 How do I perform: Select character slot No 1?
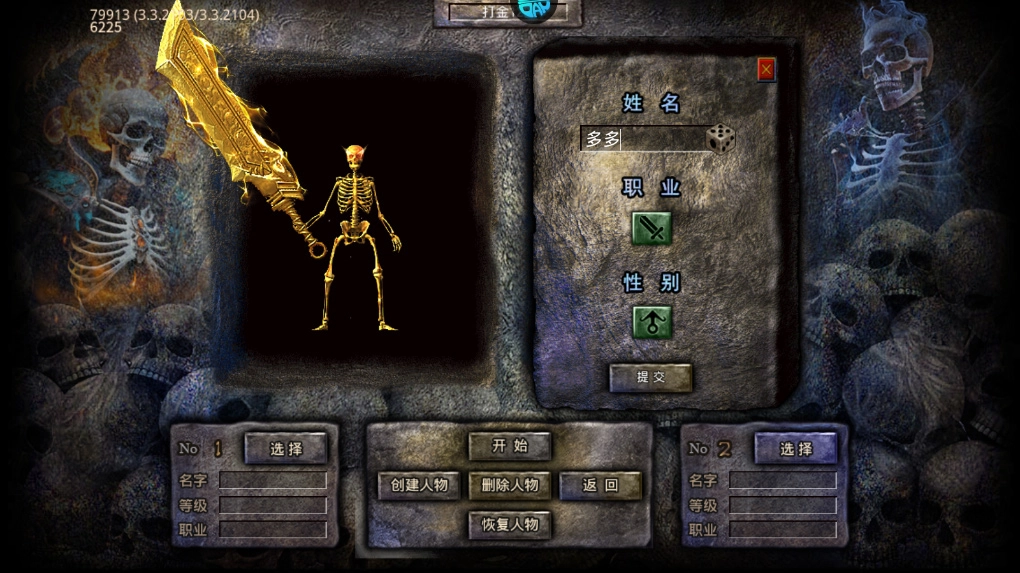click(286, 448)
